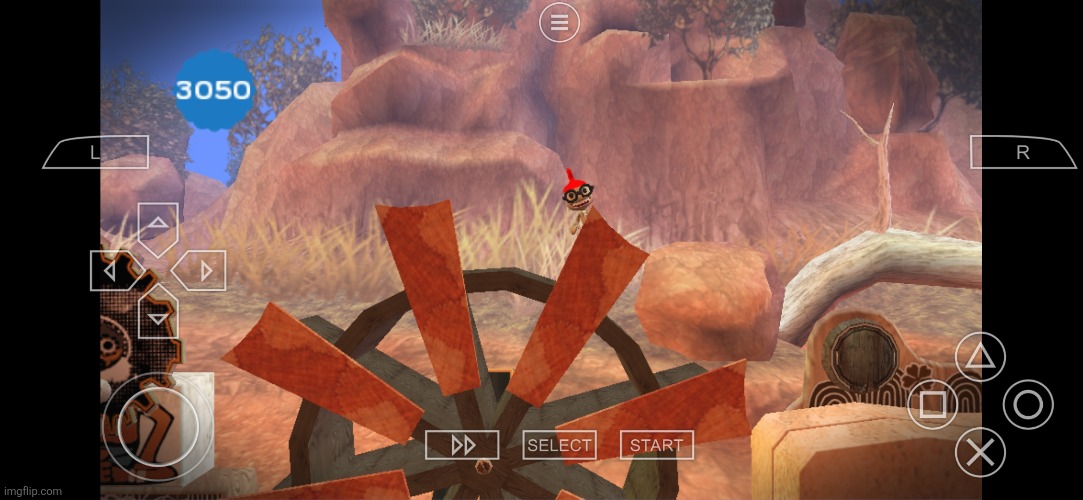1083x500 pixels.
Task: Tap the SELECT button
Action: click(x=560, y=445)
